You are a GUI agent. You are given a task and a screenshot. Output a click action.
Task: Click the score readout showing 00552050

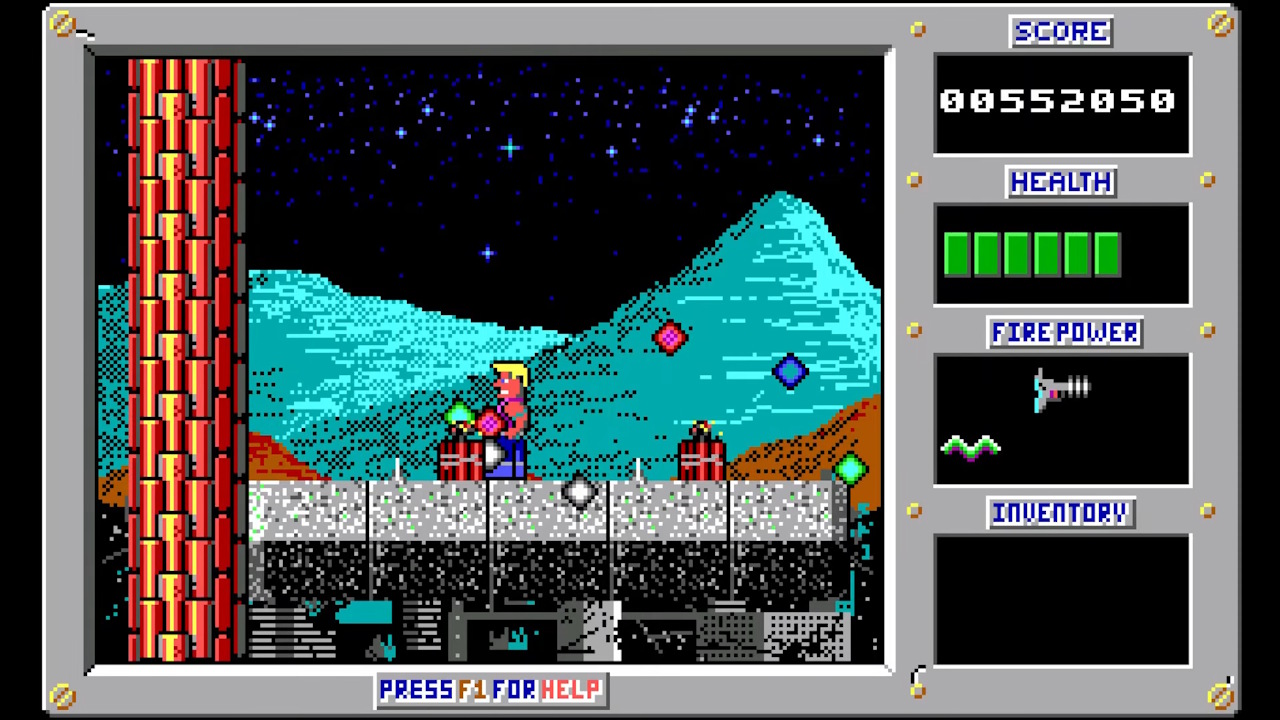click(1058, 100)
